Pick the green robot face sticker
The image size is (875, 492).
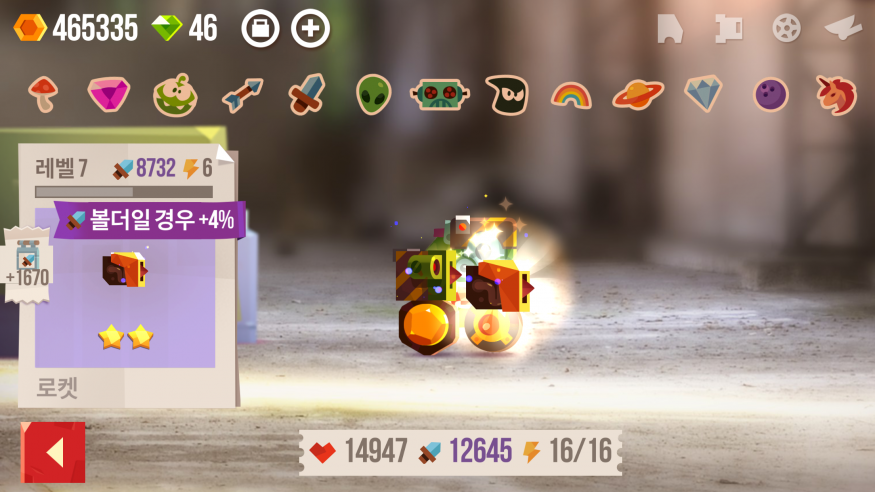click(x=439, y=94)
